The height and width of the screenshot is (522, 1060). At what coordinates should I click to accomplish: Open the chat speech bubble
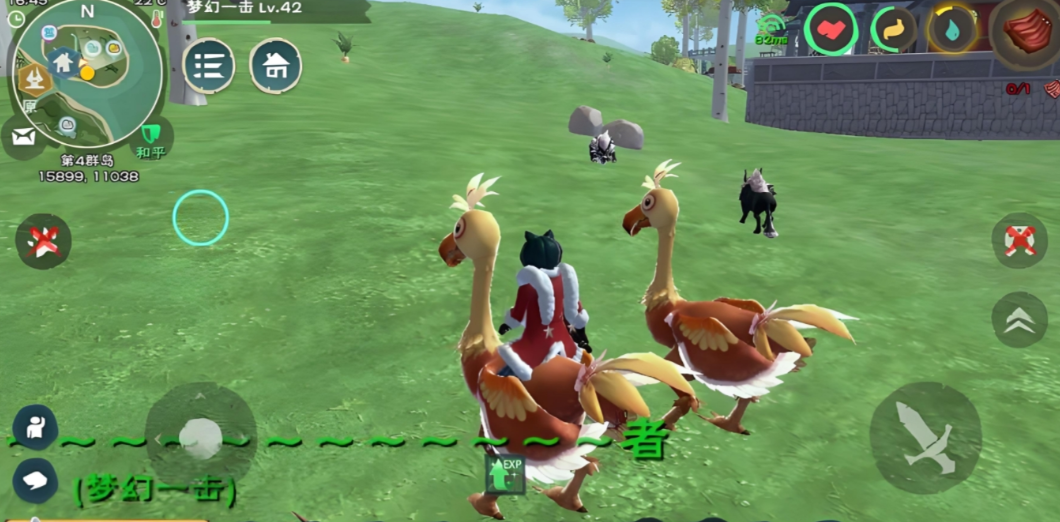tap(35, 481)
